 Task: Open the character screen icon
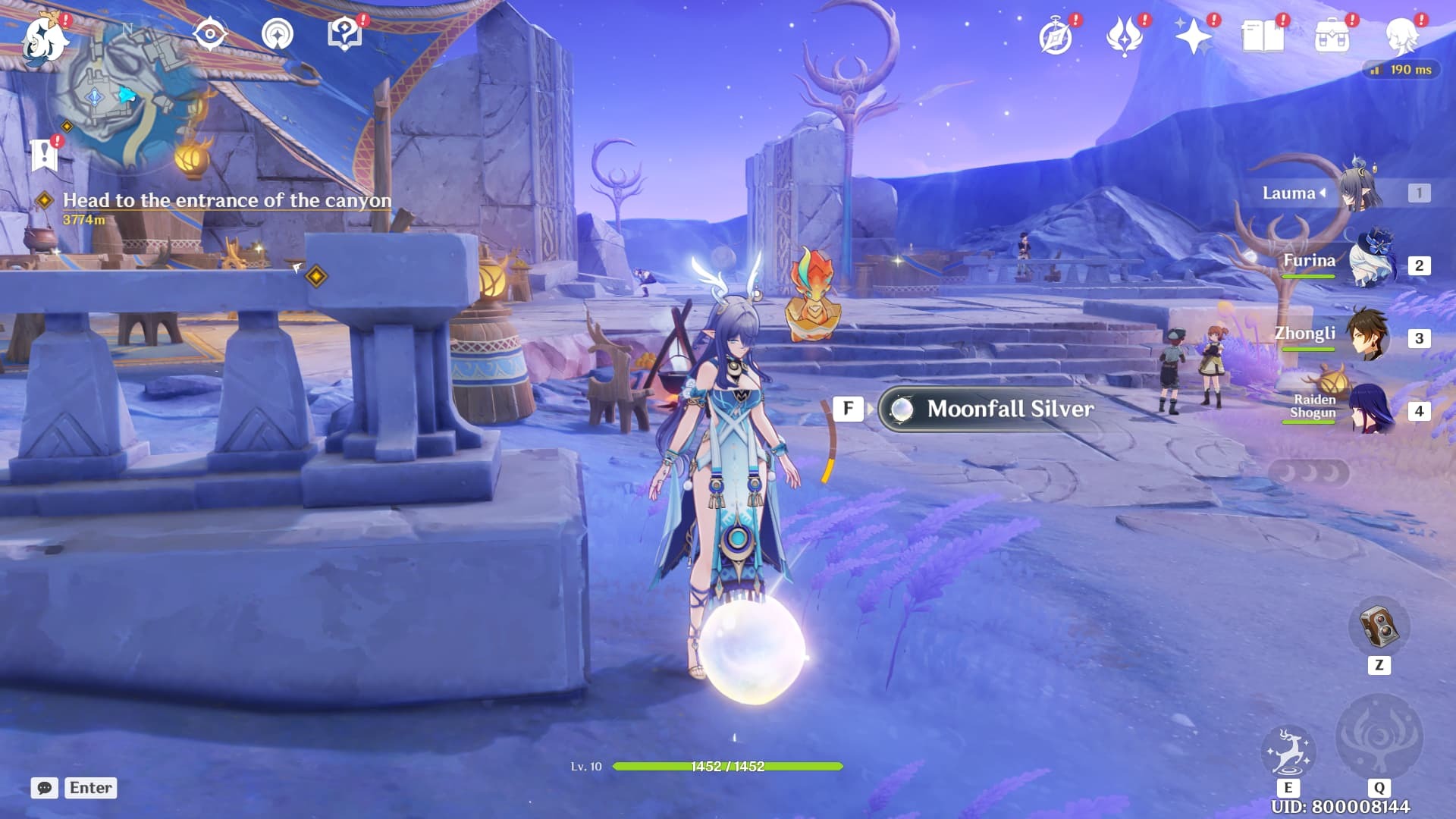coord(1402,36)
